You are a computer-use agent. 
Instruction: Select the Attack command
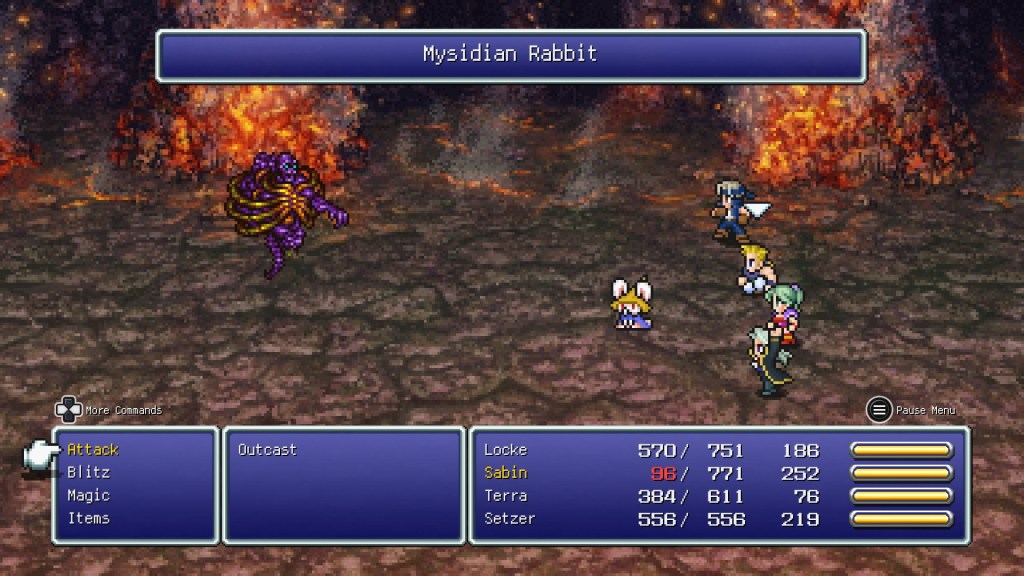pyautogui.click(x=93, y=450)
